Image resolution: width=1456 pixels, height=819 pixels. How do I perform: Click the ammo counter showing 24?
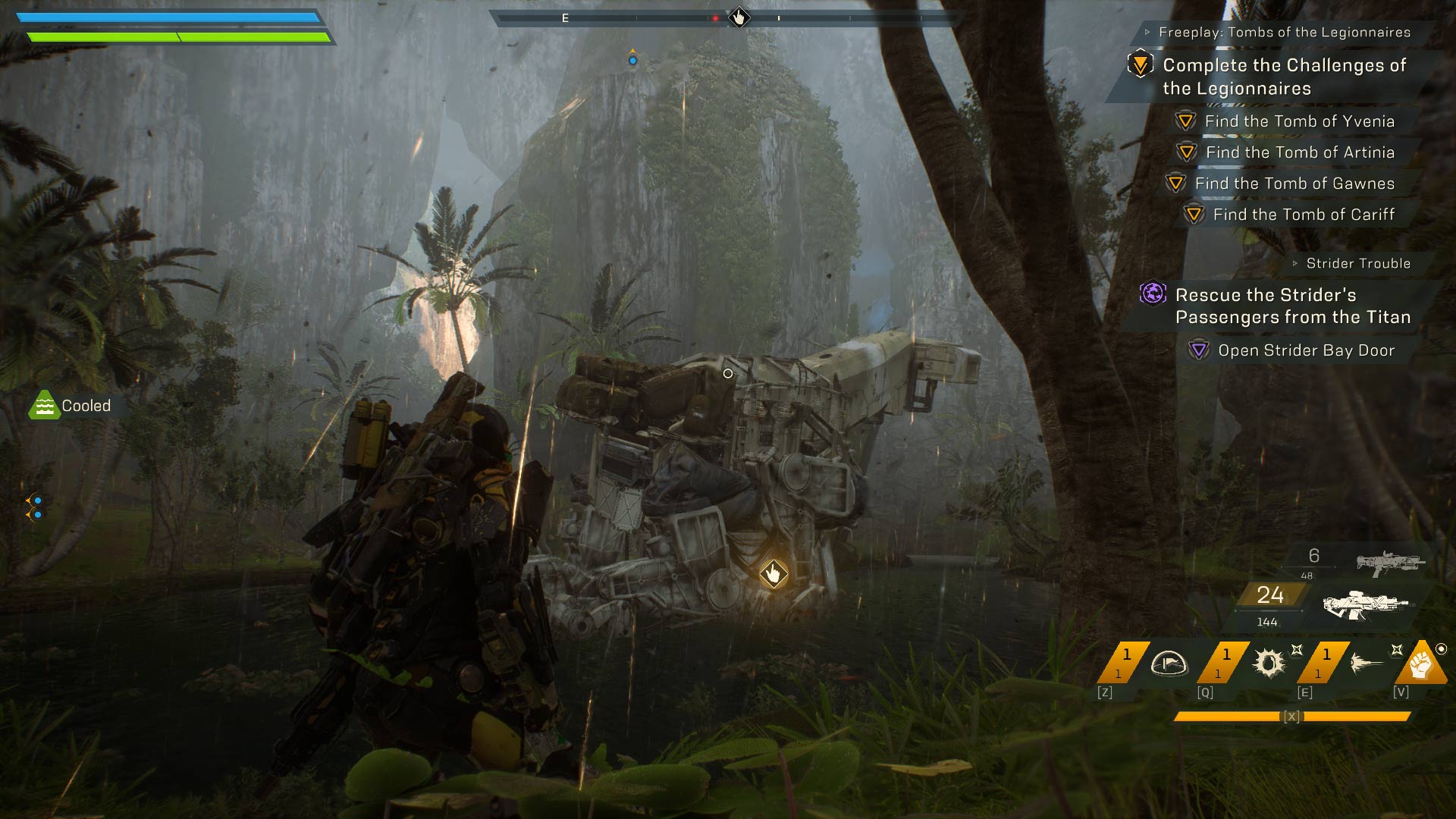click(x=1269, y=596)
